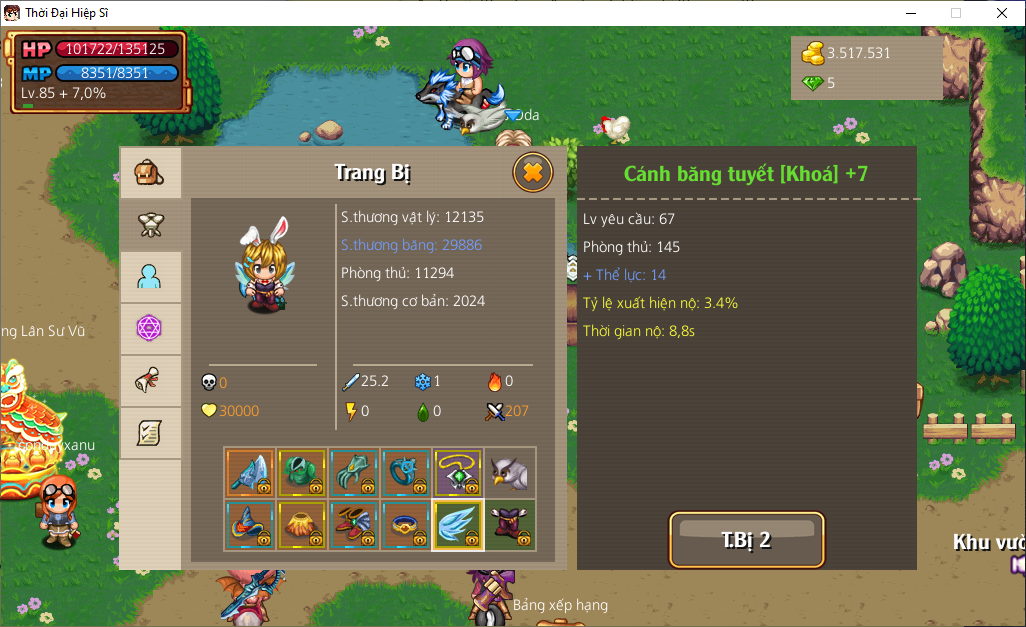Image resolution: width=1026 pixels, height=627 pixels.
Task: Open the scroll with red ribbon tab
Action: click(x=150, y=381)
